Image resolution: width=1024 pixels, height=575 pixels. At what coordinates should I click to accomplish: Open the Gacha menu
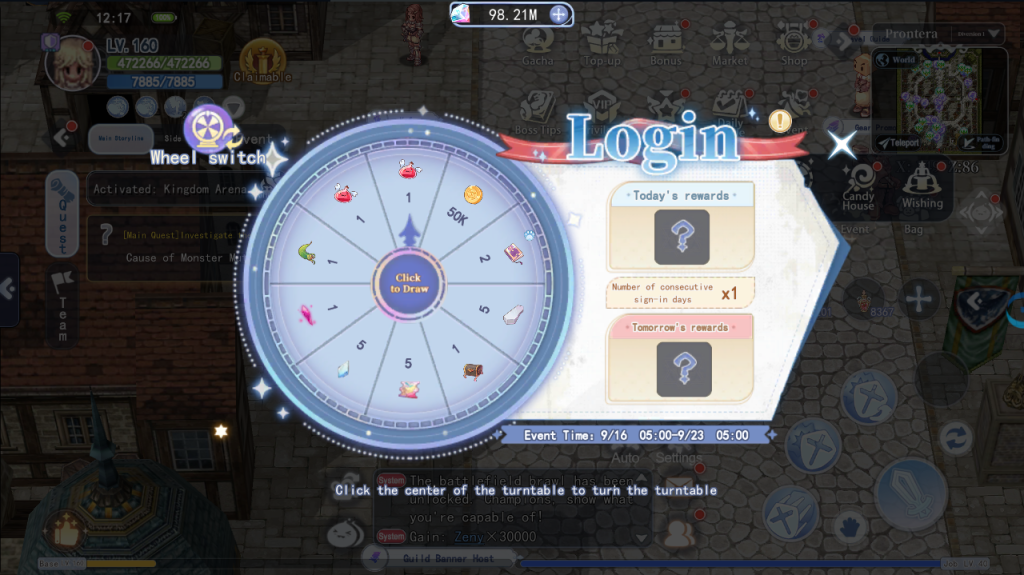click(x=538, y=45)
